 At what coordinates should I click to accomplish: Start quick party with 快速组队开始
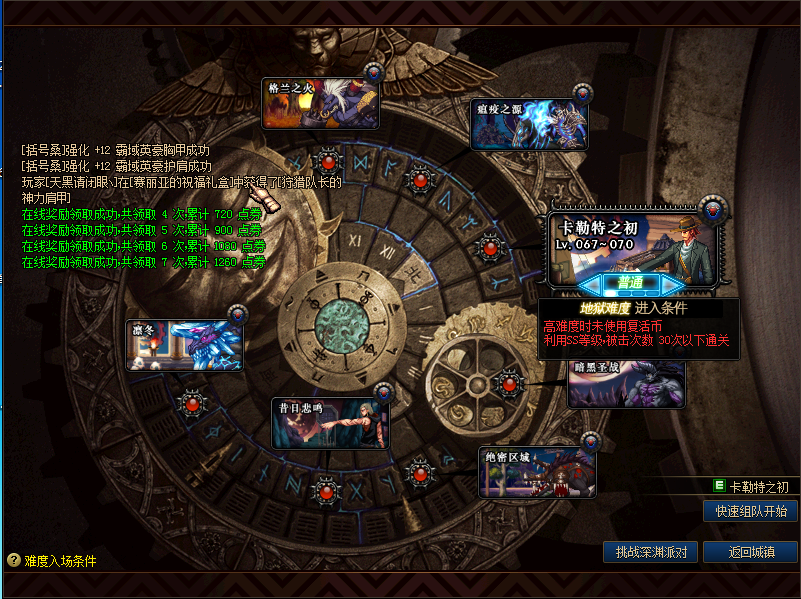coord(750,511)
